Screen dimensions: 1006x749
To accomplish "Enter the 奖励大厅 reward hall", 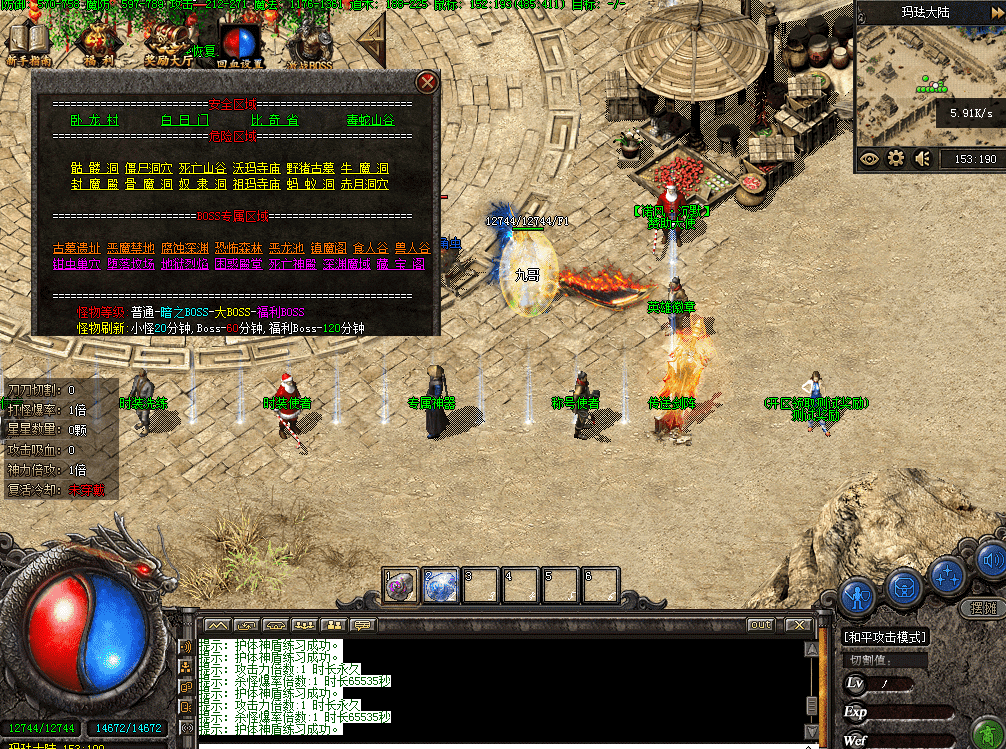I will point(168,44).
